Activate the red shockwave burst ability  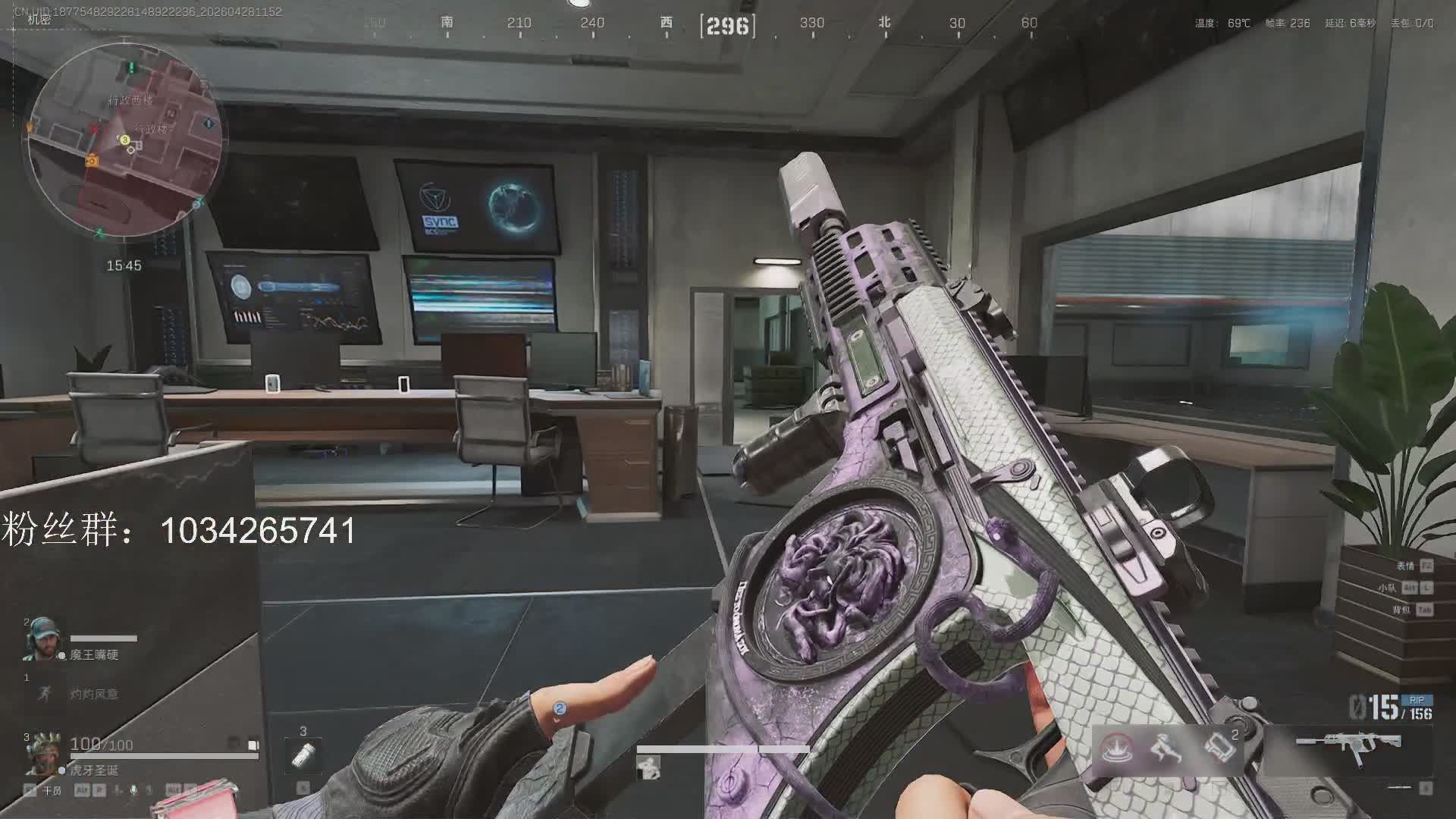pos(1117,748)
